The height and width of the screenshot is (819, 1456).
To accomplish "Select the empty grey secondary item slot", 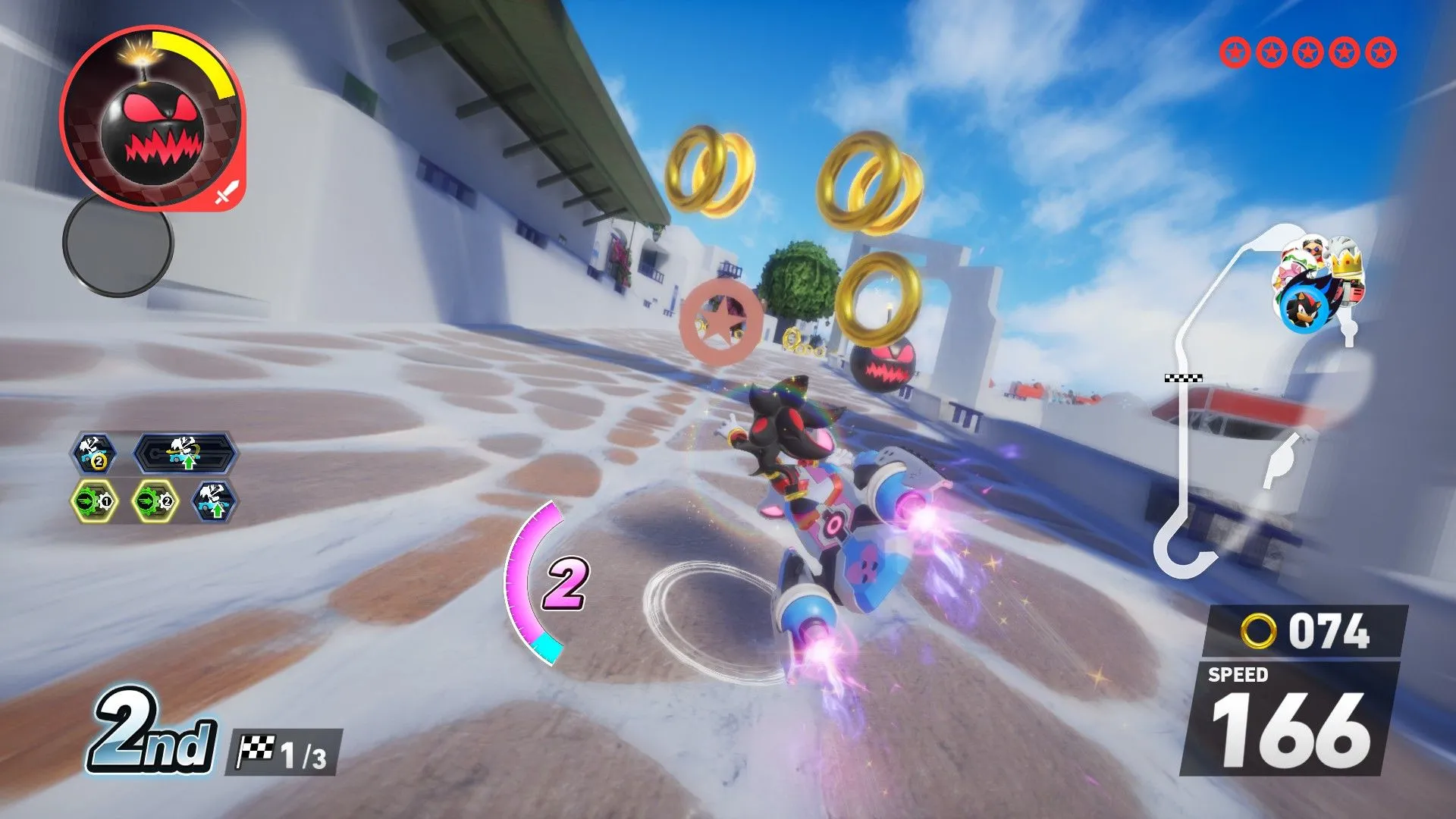I will (118, 243).
